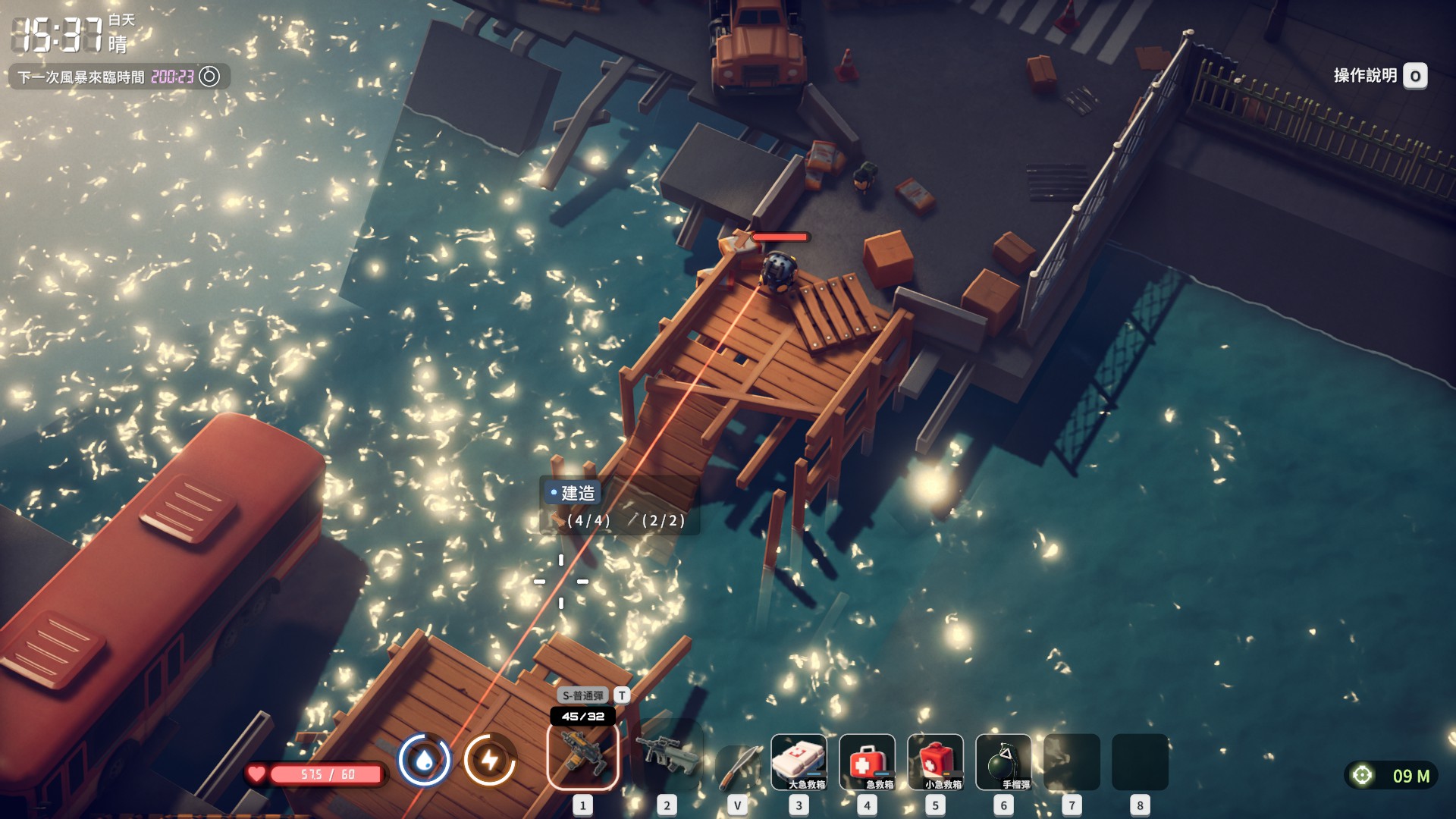Click the lightning bolt energy gauge
Image resolution: width=1456 pixels, height=819 pixels.
point(490,760)
